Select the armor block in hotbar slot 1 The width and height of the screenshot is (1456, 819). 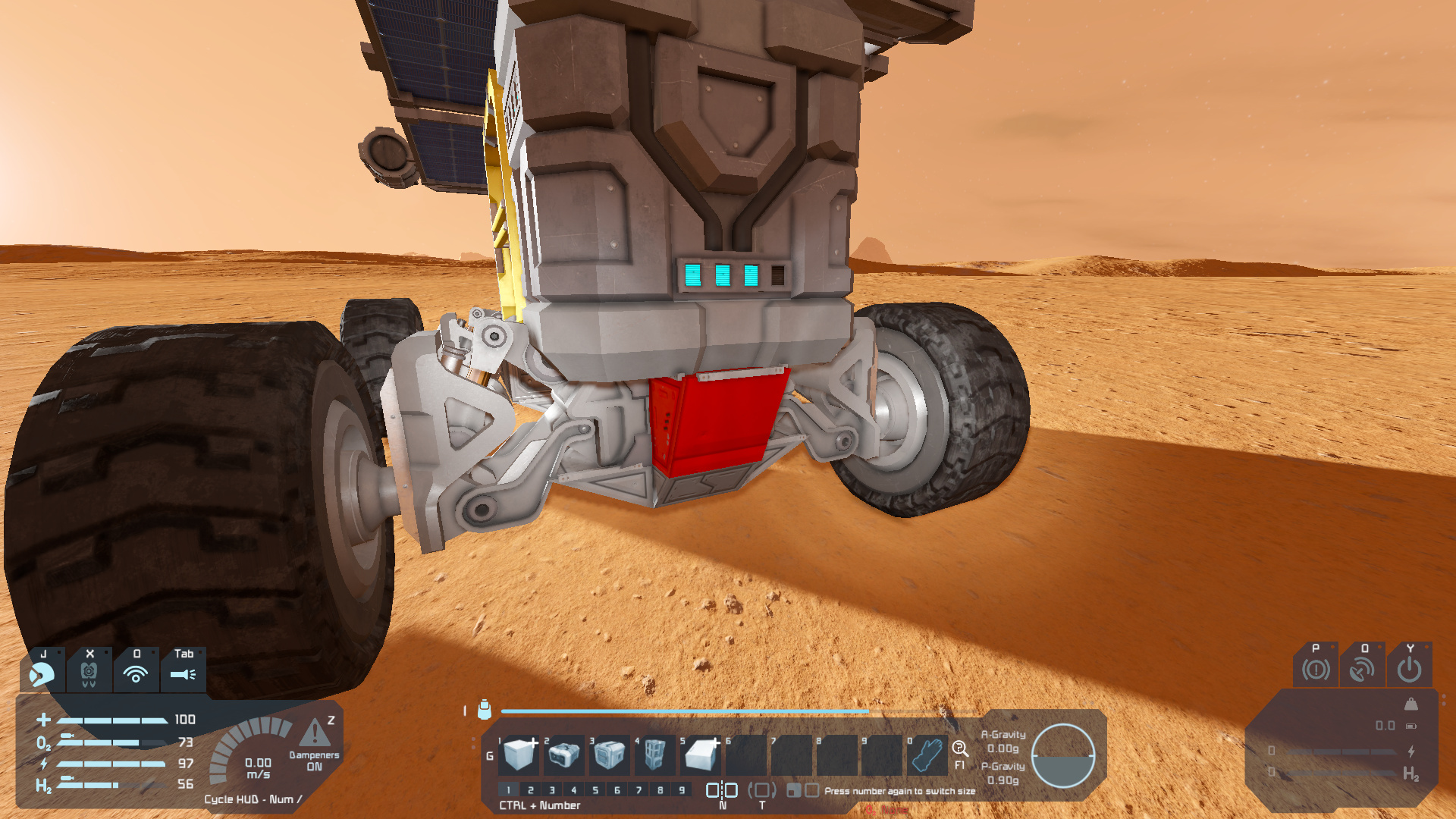coord(520,754)
